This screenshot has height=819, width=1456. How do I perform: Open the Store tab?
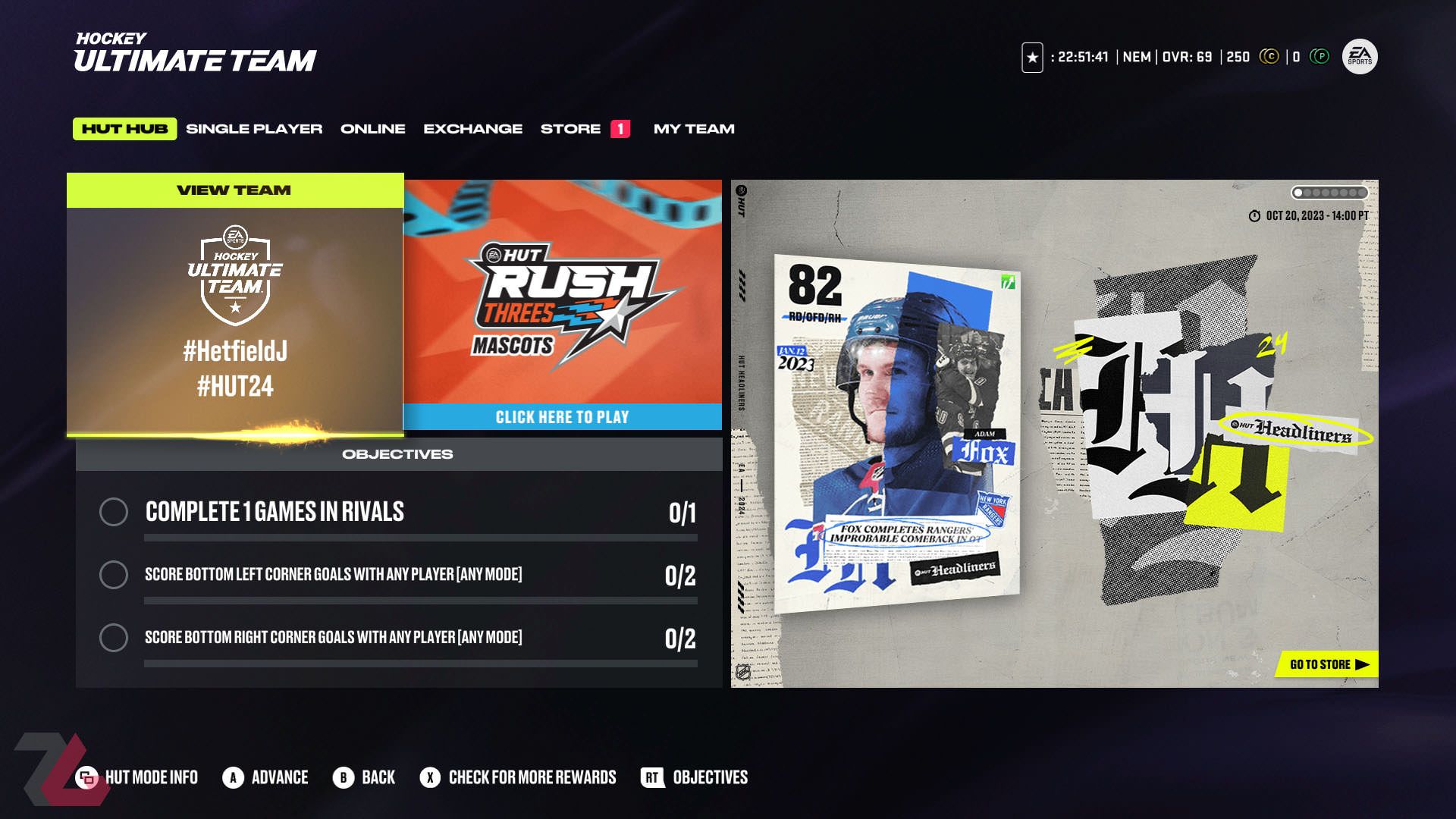(571, 129)
